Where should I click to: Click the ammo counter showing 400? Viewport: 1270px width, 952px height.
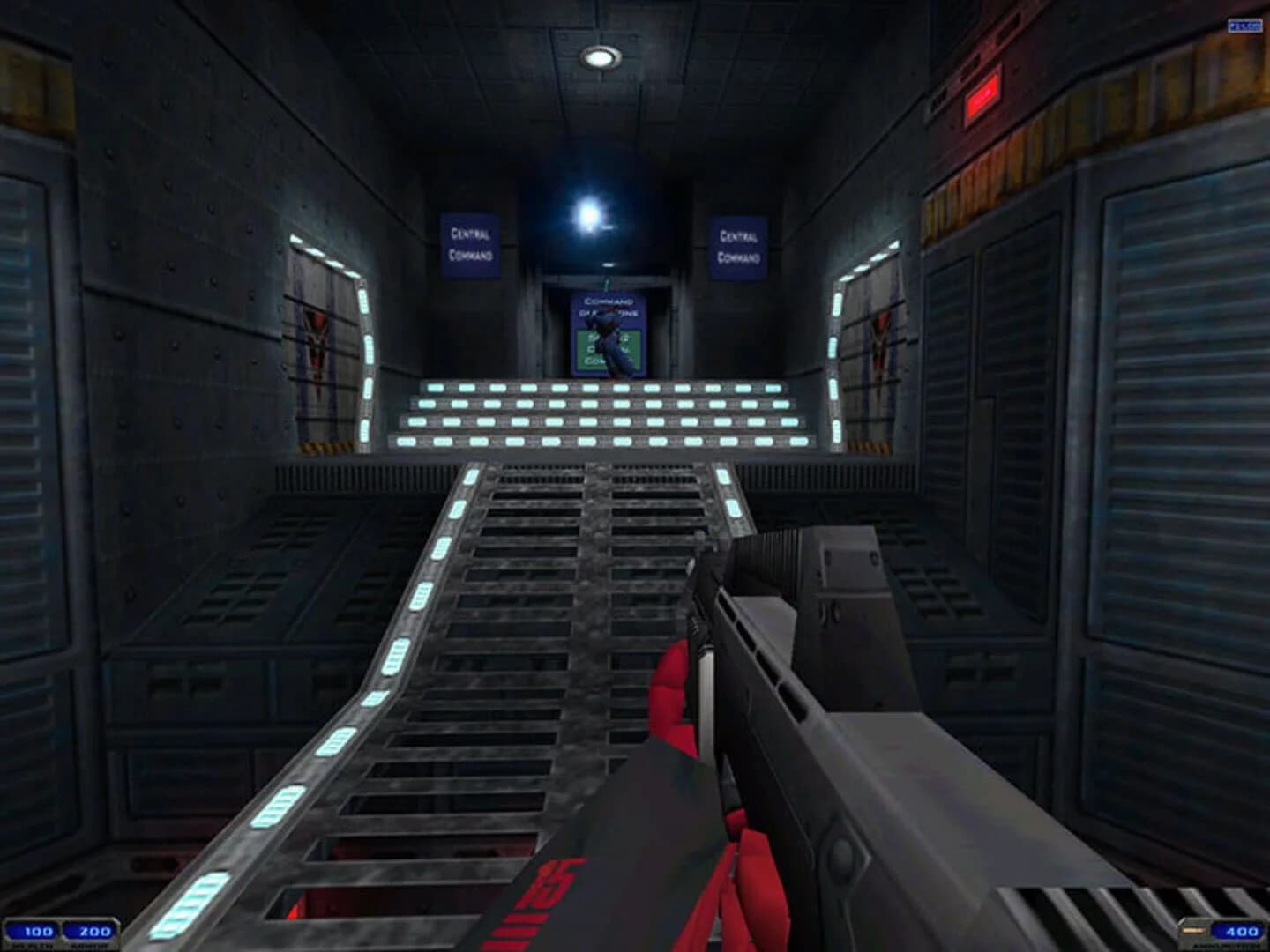(x=1238, y=928)
